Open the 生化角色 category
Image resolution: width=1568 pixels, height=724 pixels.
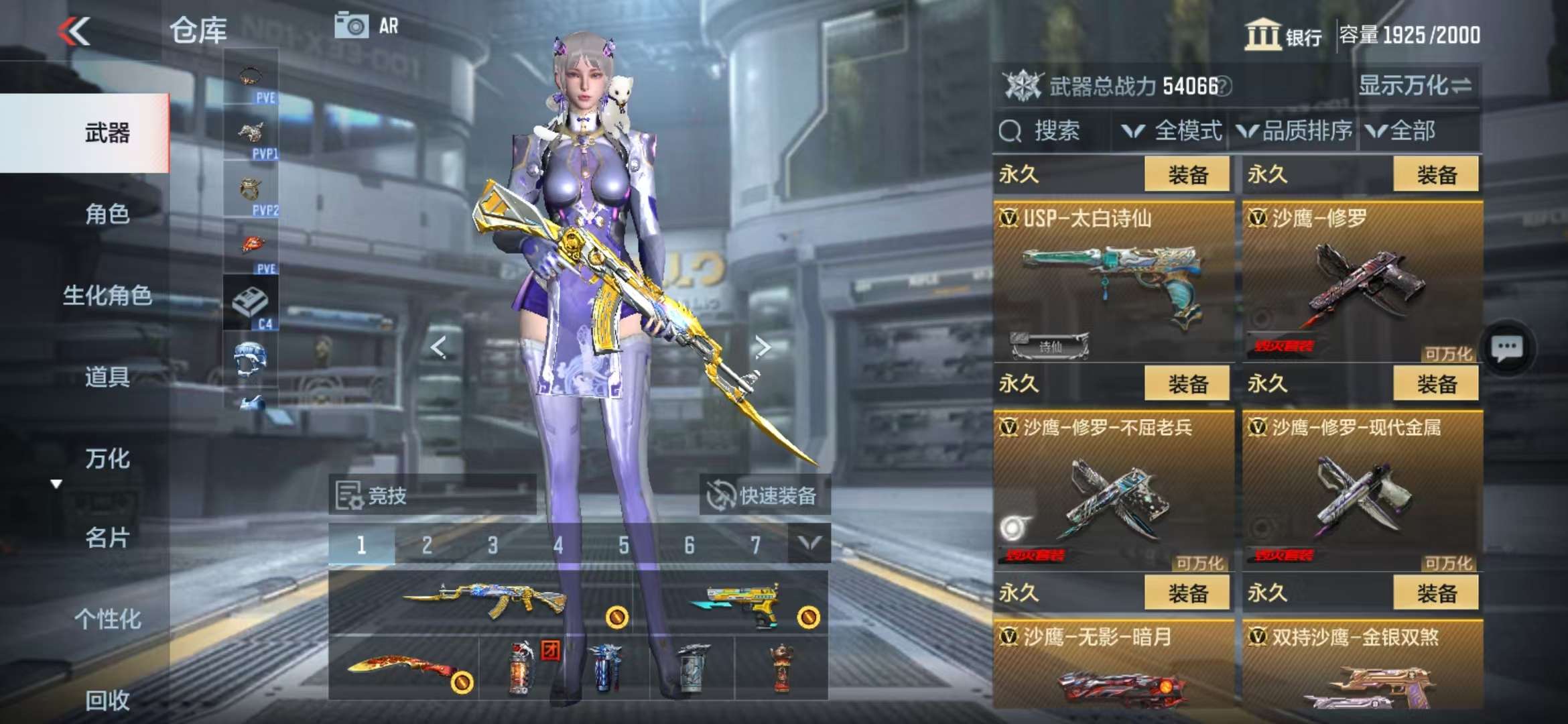point(107,296)
